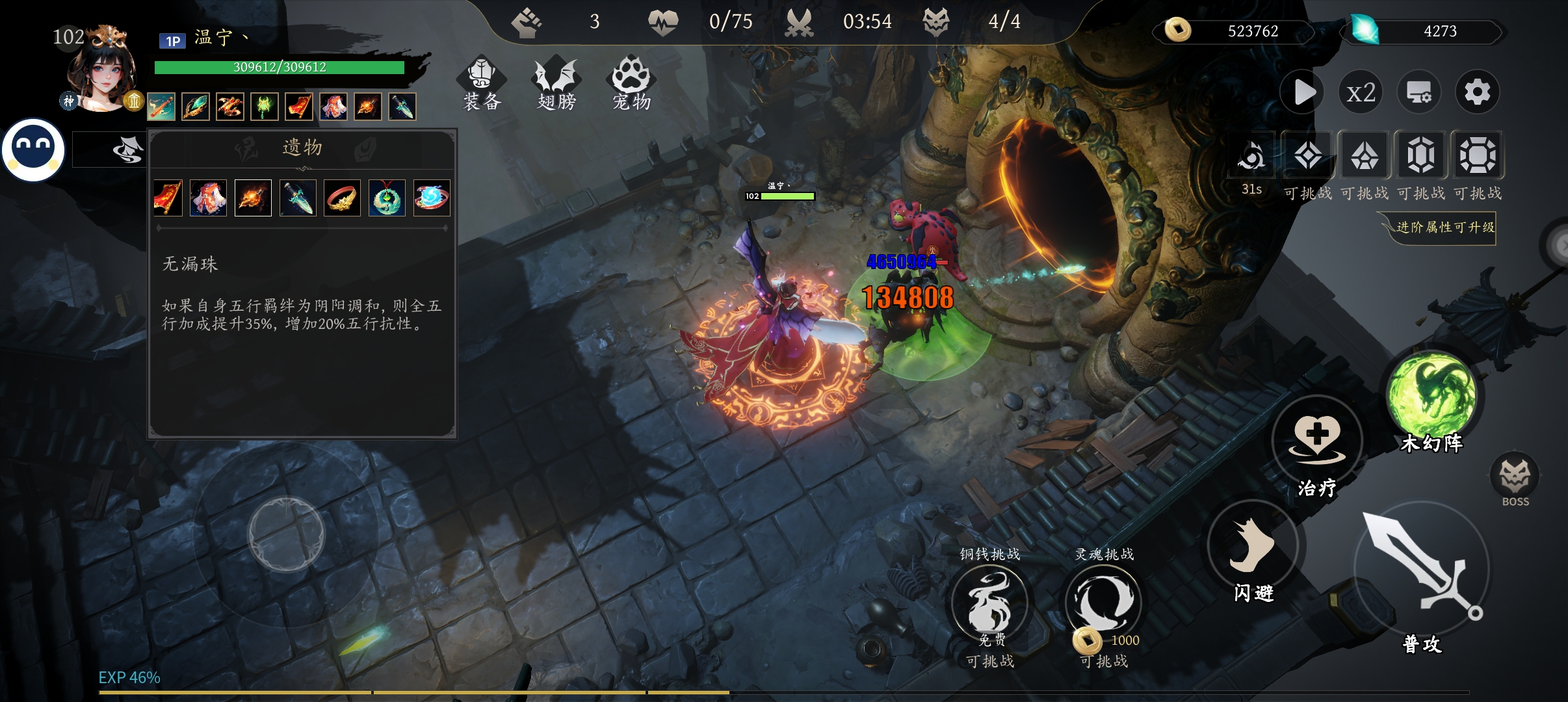Open the monitor-with-gear display button

pos(1418,92)
